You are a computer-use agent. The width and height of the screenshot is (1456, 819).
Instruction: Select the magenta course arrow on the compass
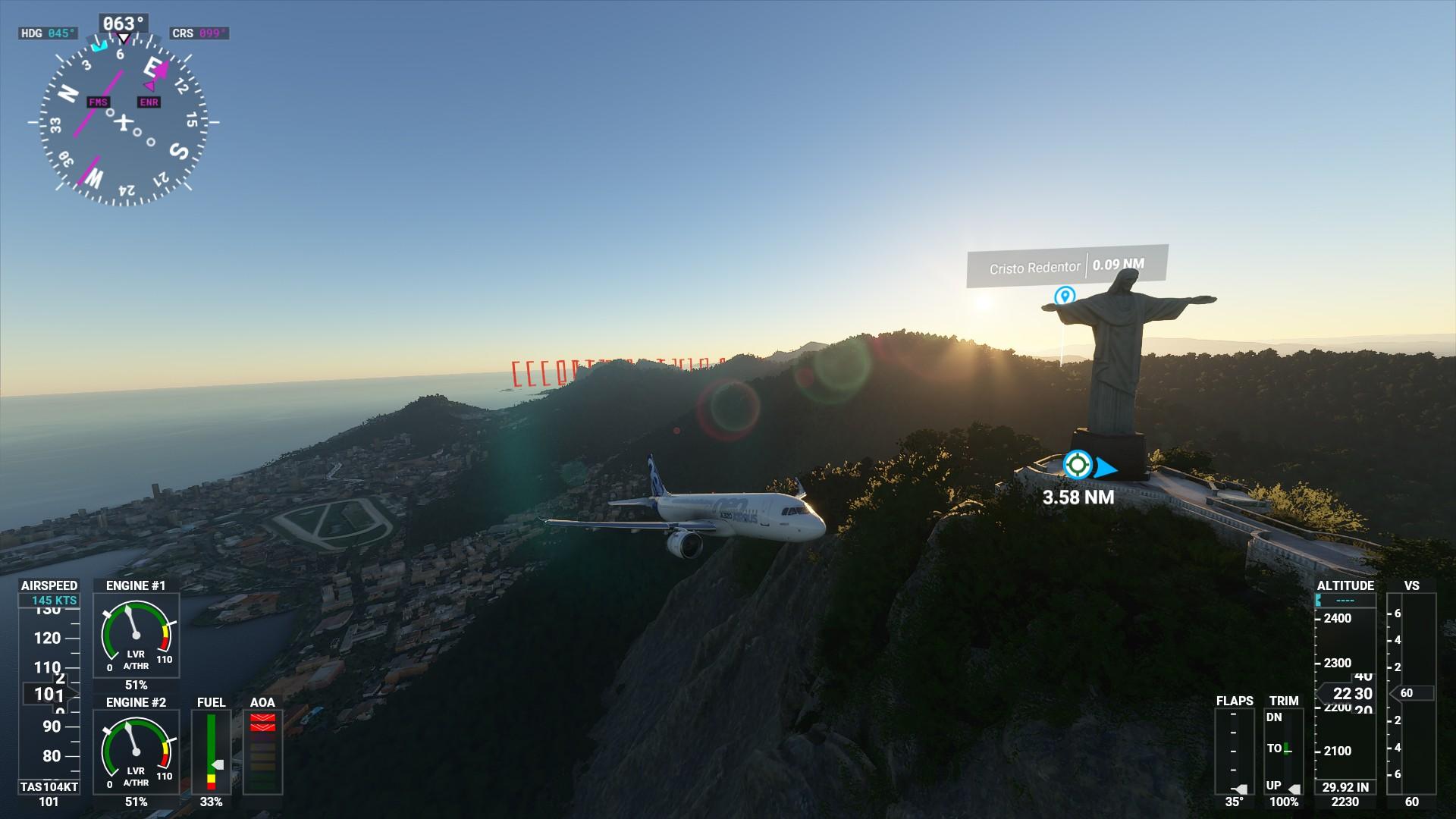(161, 69)
